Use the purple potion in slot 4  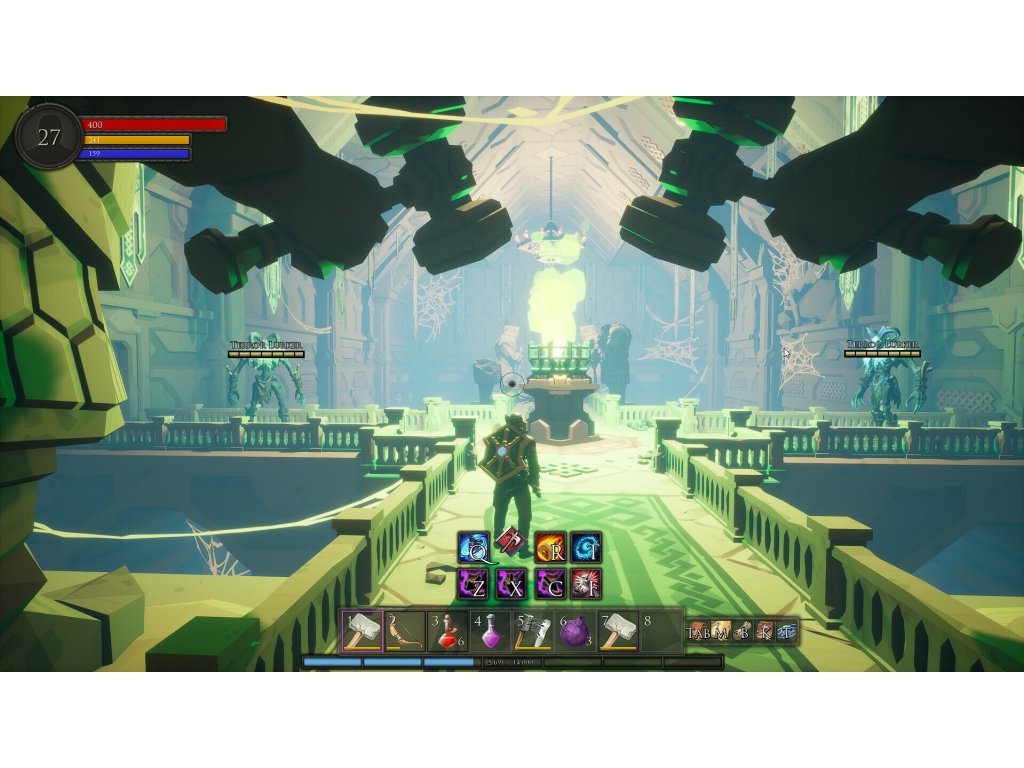(490, 630)
